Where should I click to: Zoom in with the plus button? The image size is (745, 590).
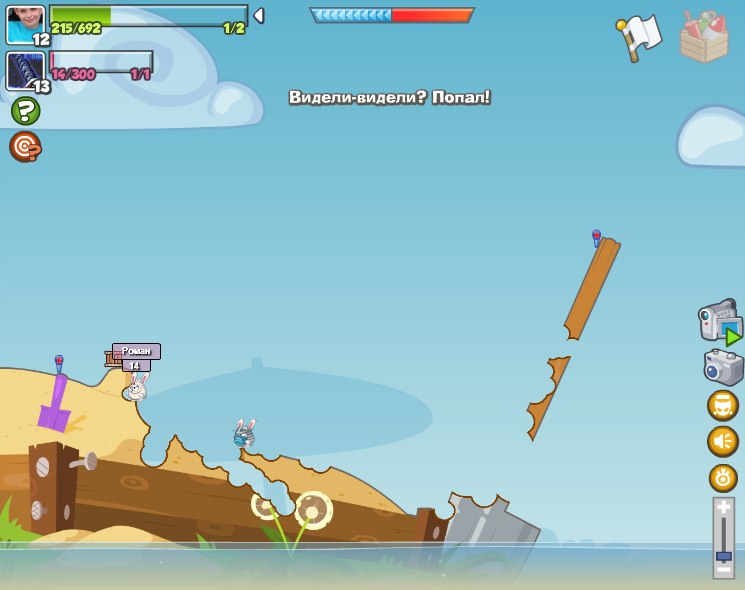click(x=724, y=508)
